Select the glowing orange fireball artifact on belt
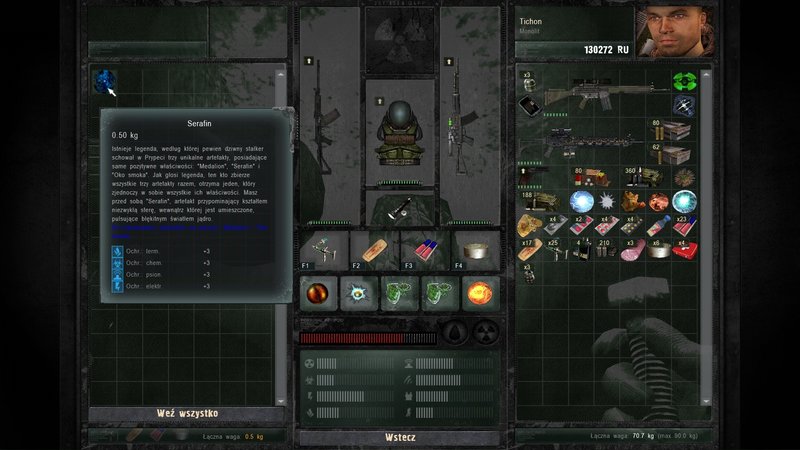 (x=478, y=293)
